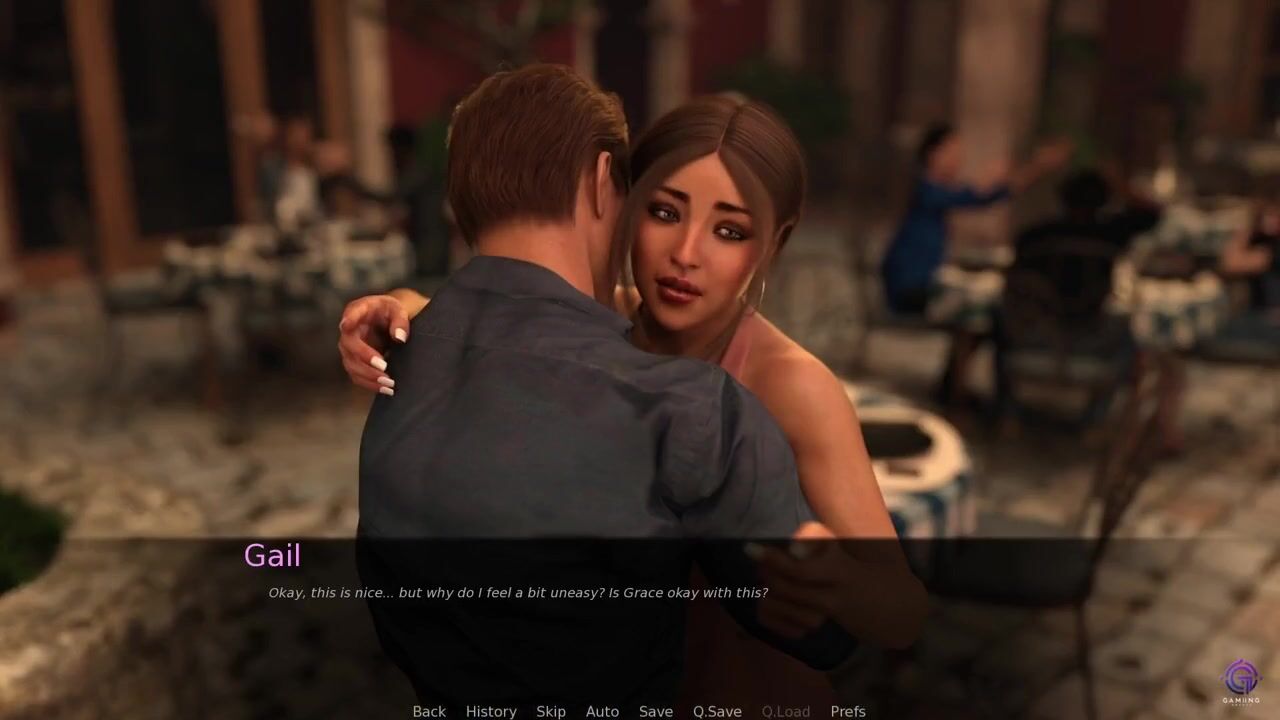Open the Prefs settings menu
This screenshot has height=720, width=1280.
tap(848, 711)
